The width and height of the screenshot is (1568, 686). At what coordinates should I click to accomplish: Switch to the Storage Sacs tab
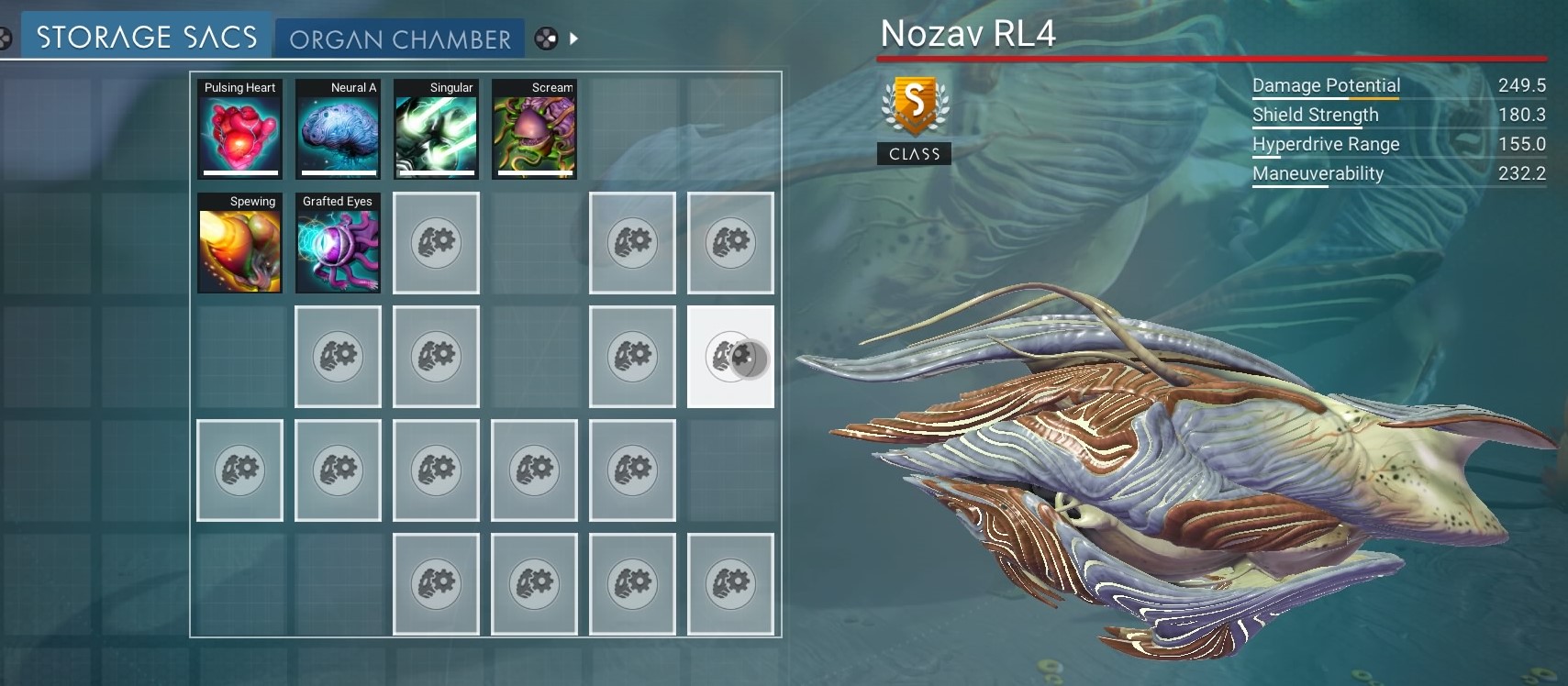coord(146,37)
